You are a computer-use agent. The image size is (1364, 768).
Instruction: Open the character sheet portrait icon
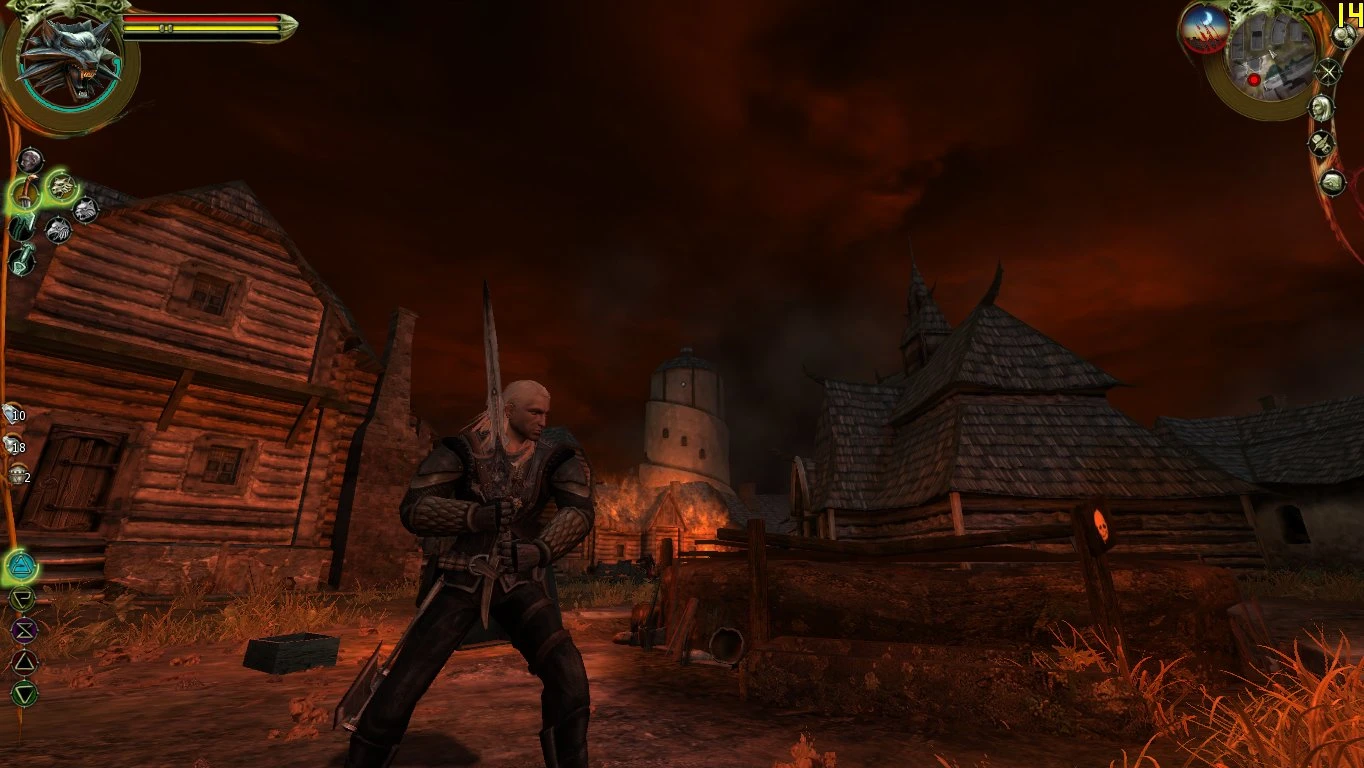click(1322, 109)
